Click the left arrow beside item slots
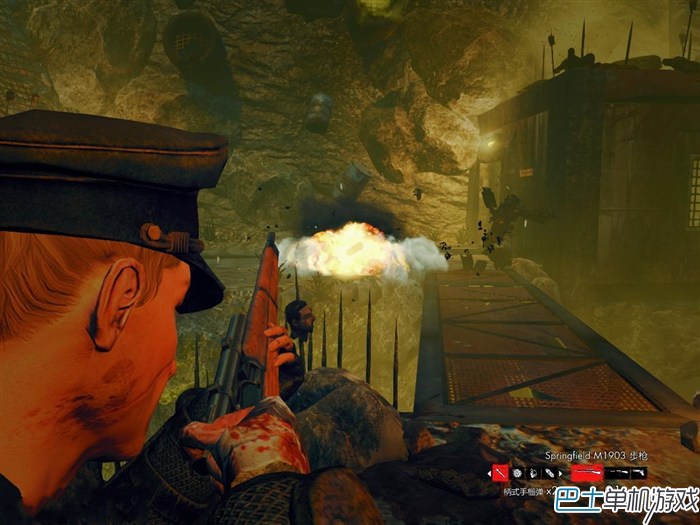Viewport: 700px width, 525px height. [489, 473]
